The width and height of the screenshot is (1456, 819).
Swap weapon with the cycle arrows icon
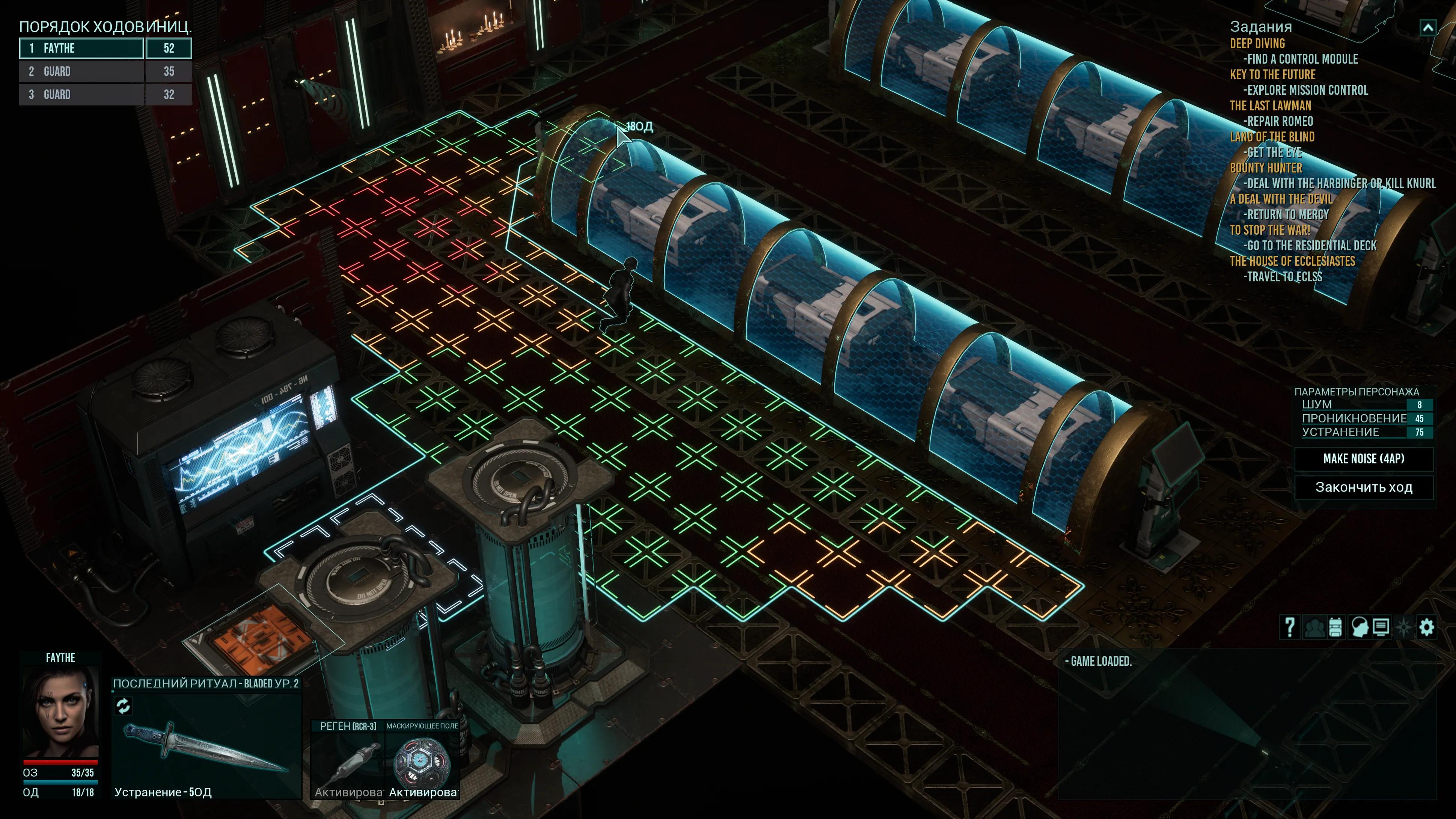(x=123, y=705)
